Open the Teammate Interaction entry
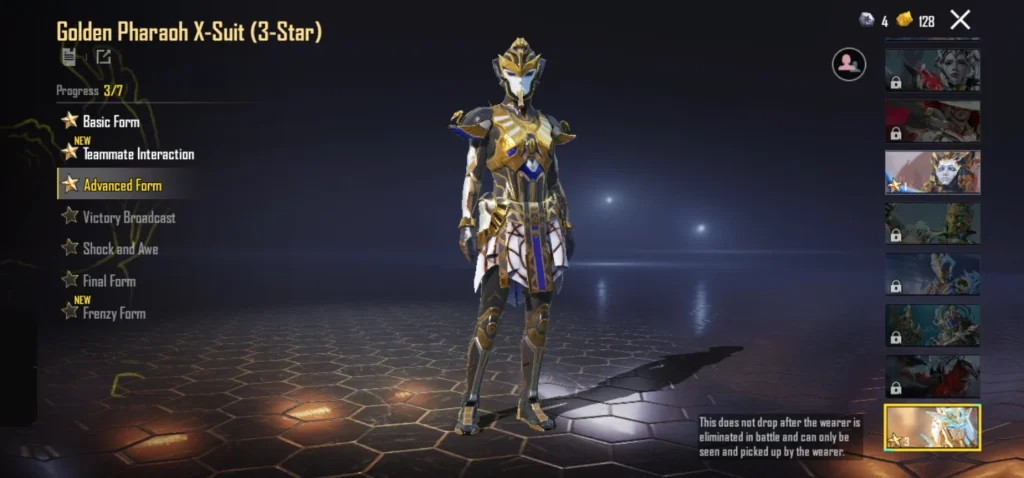This screenshot has width=1024, height=478. 137,154
